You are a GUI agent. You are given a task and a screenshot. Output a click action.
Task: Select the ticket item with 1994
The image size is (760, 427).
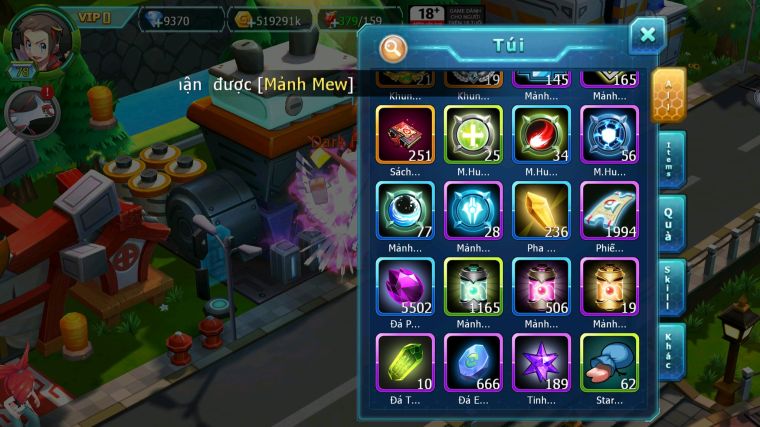(609, 210)
